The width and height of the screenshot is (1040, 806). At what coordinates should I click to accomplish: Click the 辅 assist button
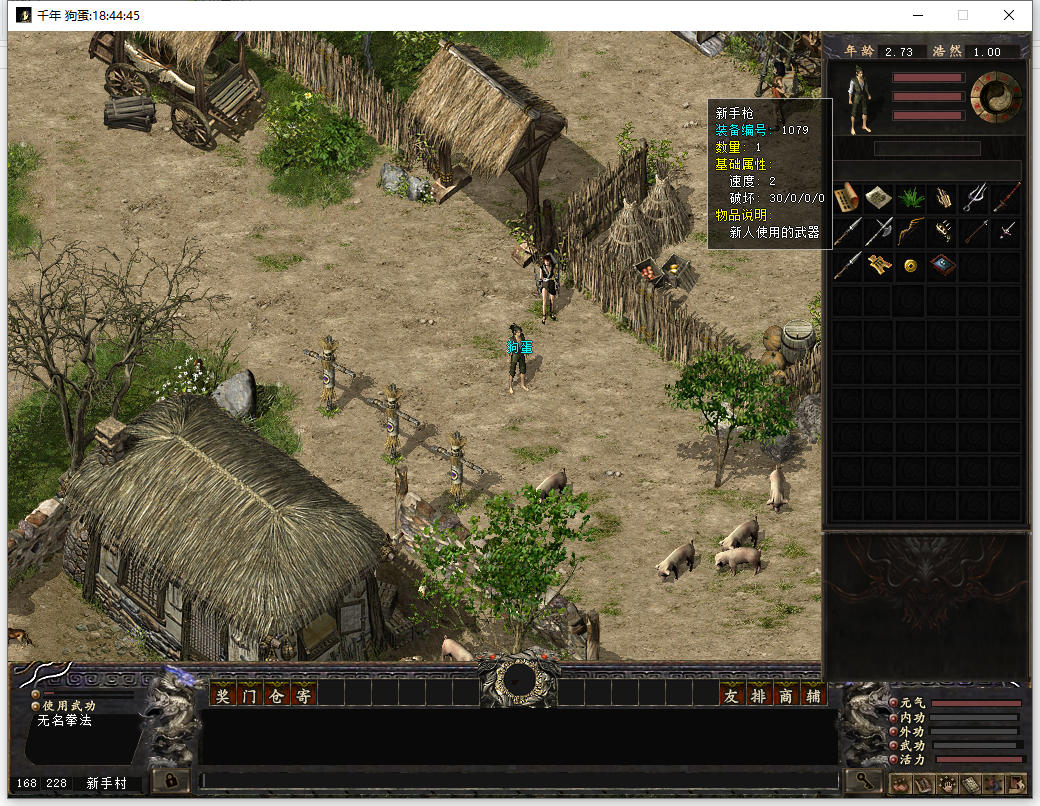click(x=813, y=695)
